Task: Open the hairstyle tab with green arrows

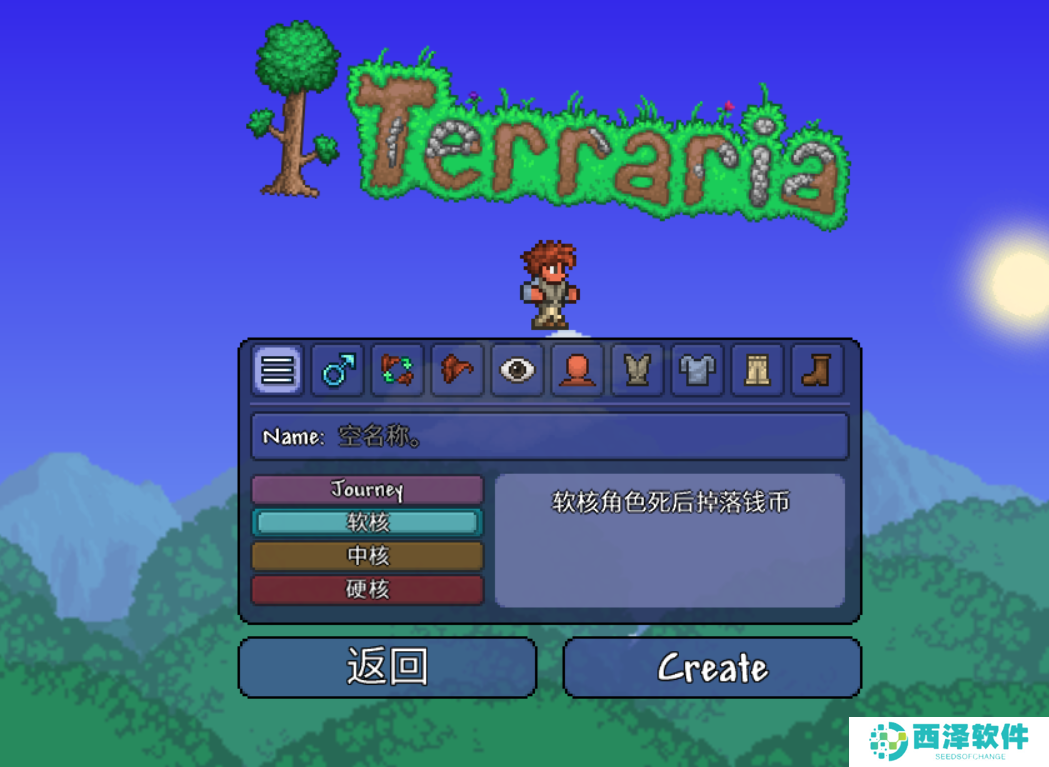Action: click(x=397, y=371)
